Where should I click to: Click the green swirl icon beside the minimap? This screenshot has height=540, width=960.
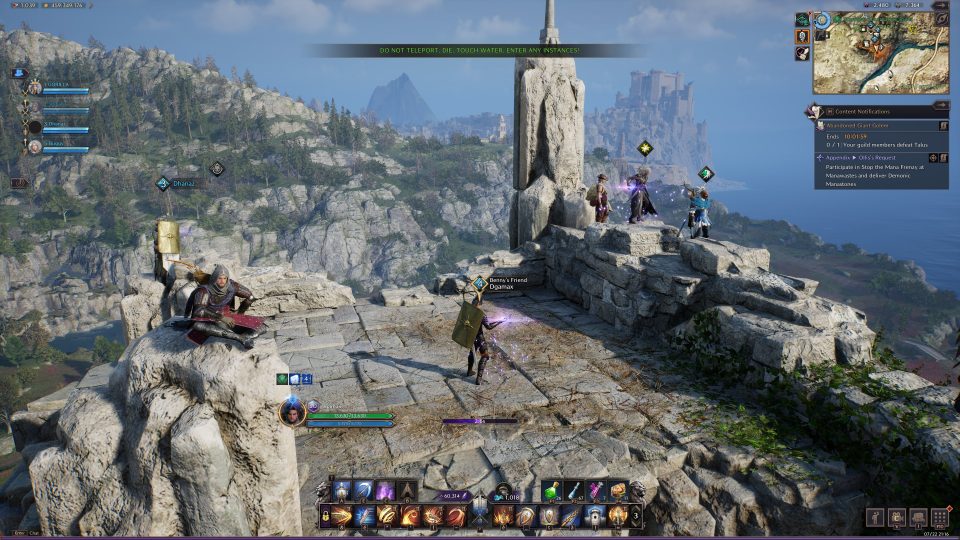[802, 19]
